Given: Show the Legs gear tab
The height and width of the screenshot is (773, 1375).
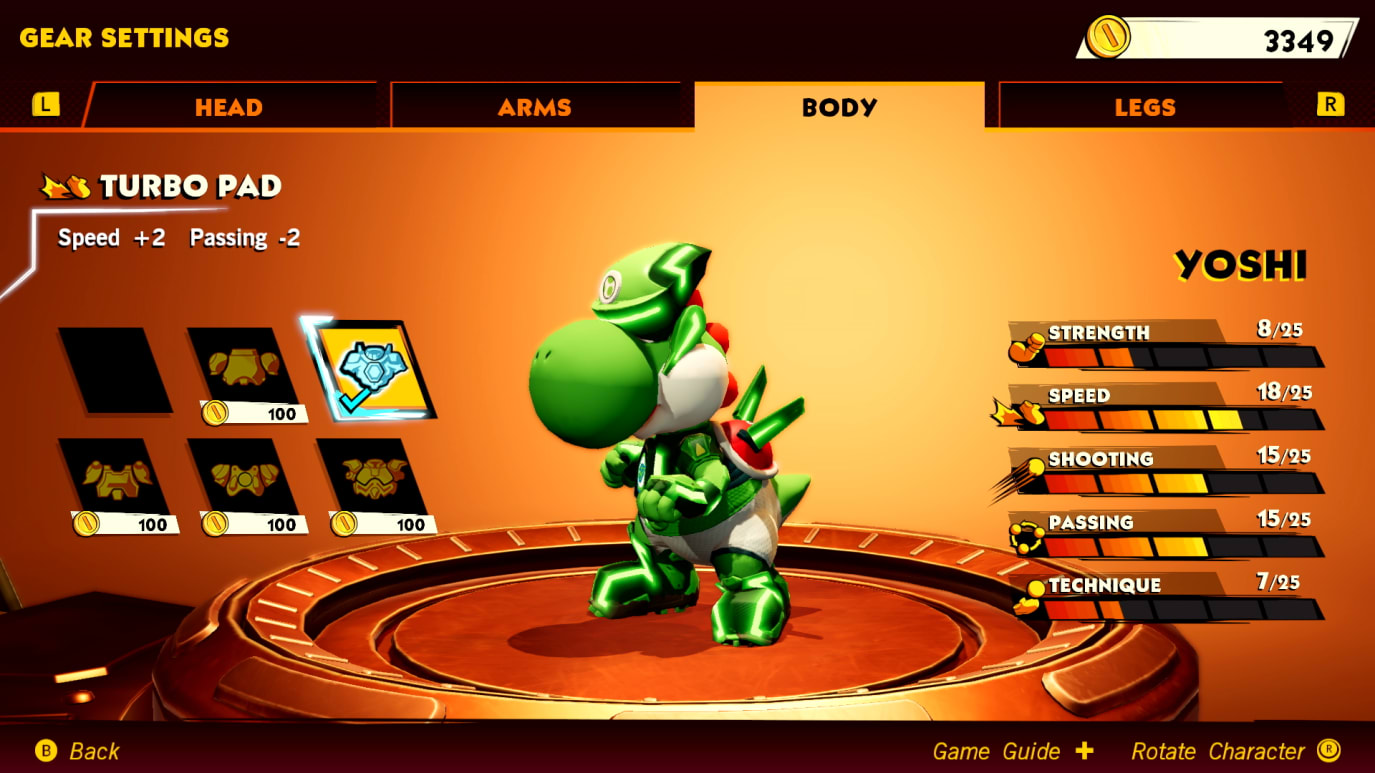Looking at the screenshot, I should tap(1144, 107).
